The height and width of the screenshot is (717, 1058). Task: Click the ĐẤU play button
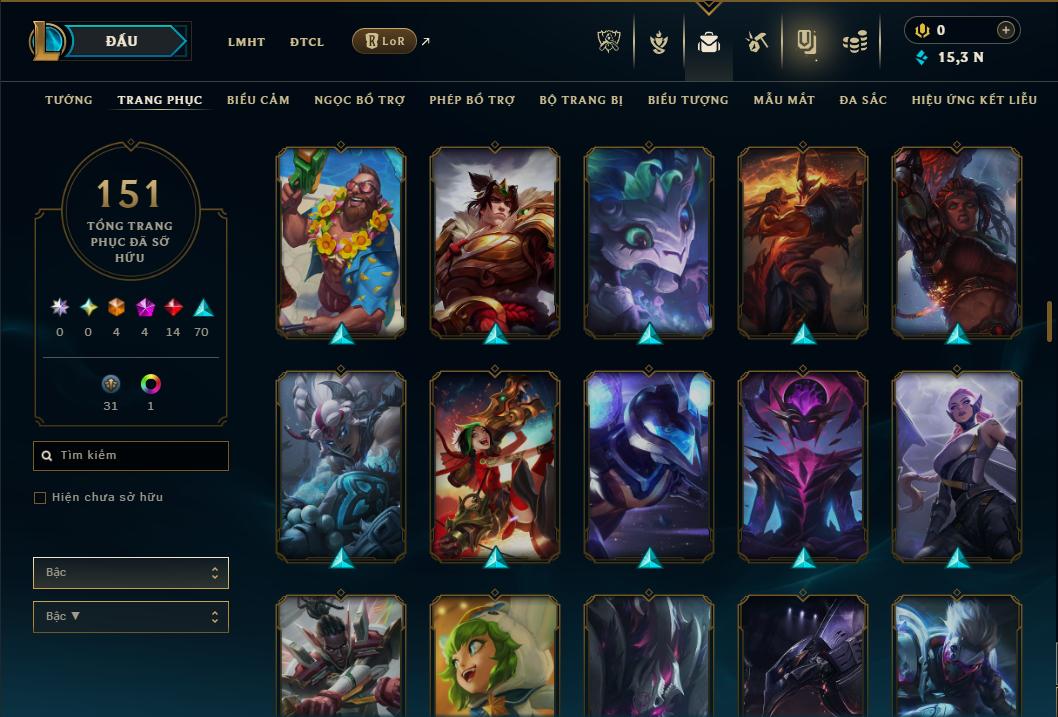122,41
